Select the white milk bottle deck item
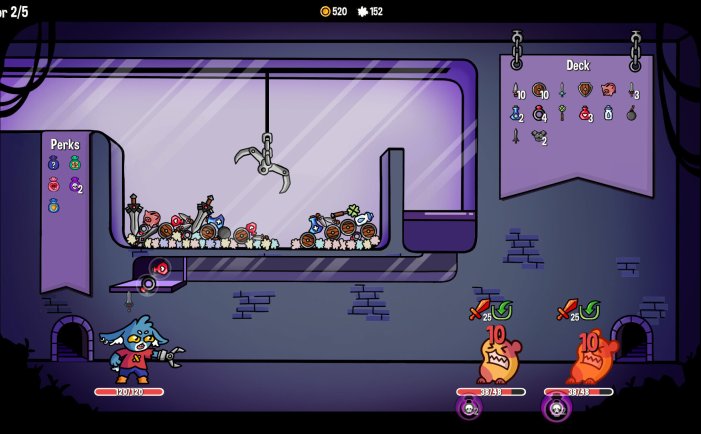 [x=608, y=113]
